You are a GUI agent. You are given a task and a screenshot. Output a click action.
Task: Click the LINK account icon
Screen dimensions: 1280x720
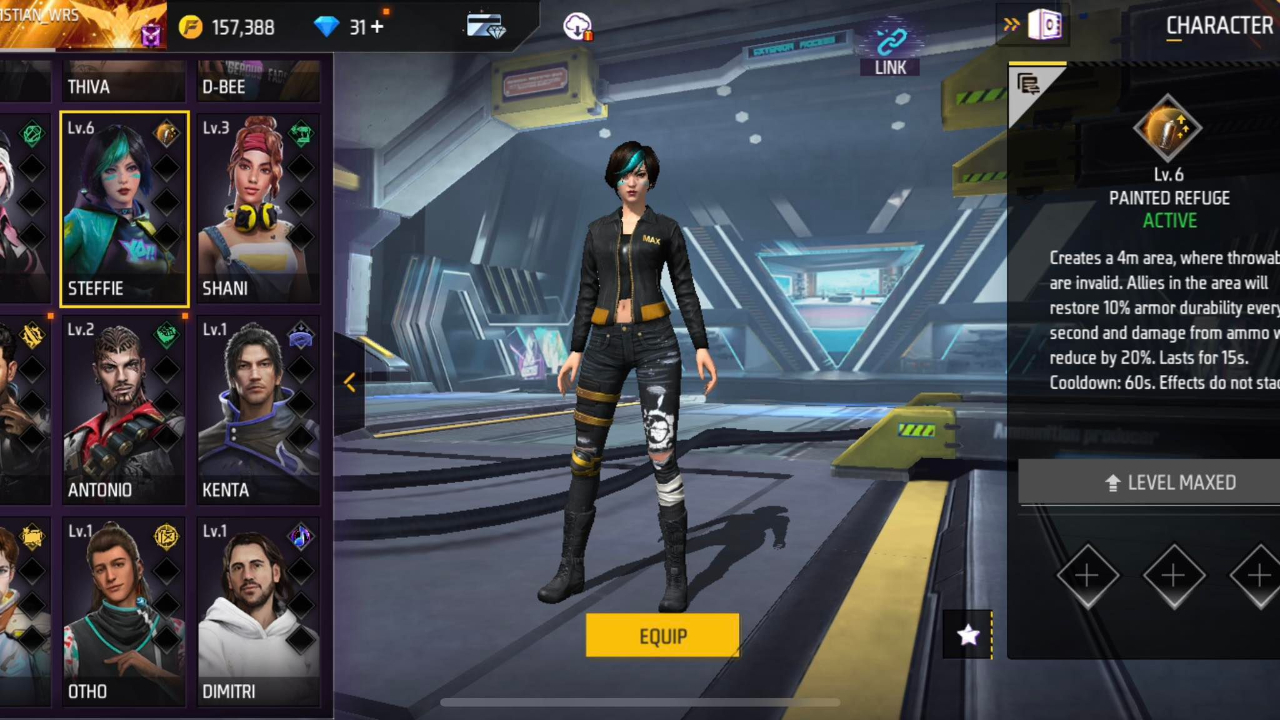[x=889, y=42]
